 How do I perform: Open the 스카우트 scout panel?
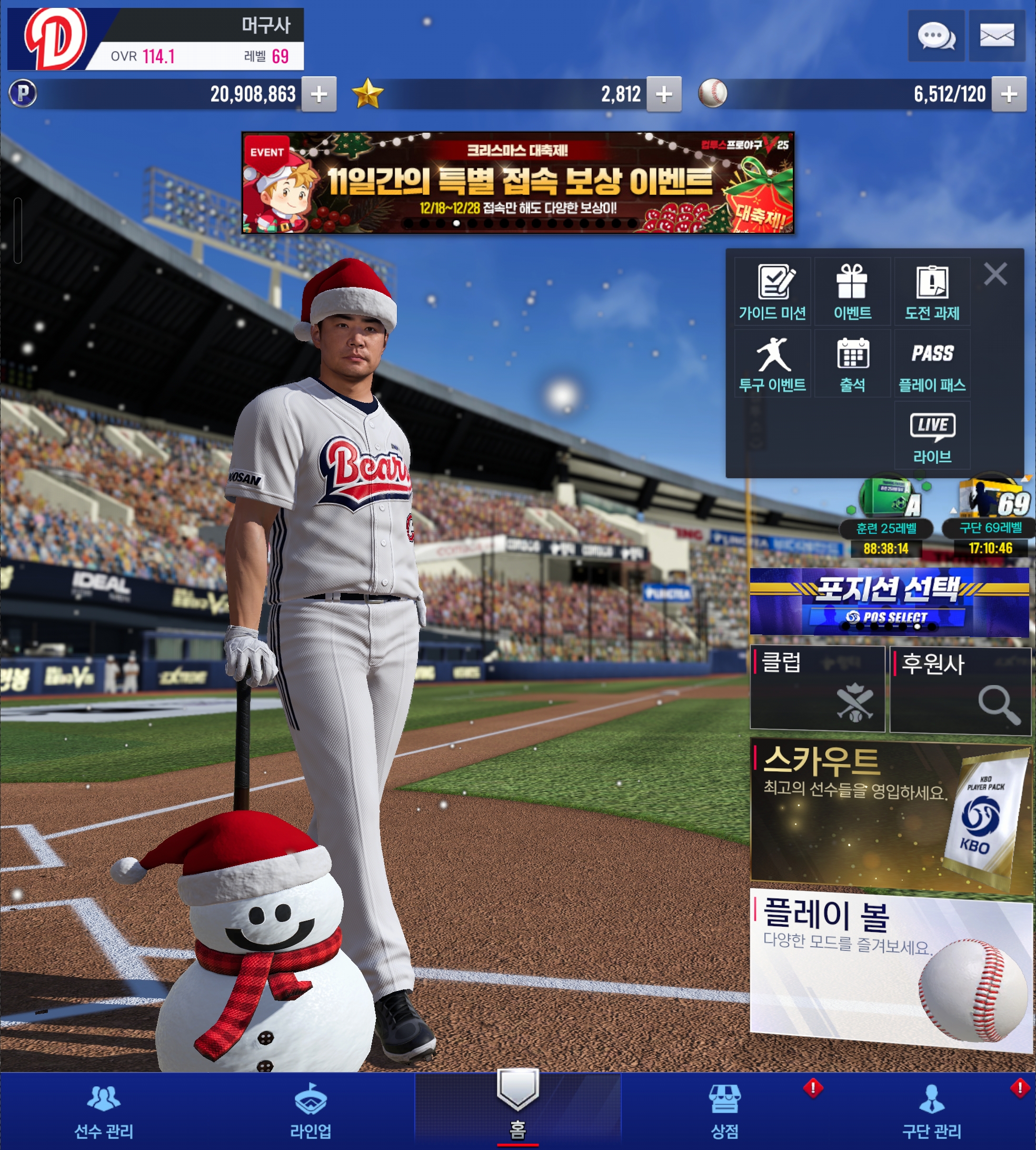click(x=889, y=814)
